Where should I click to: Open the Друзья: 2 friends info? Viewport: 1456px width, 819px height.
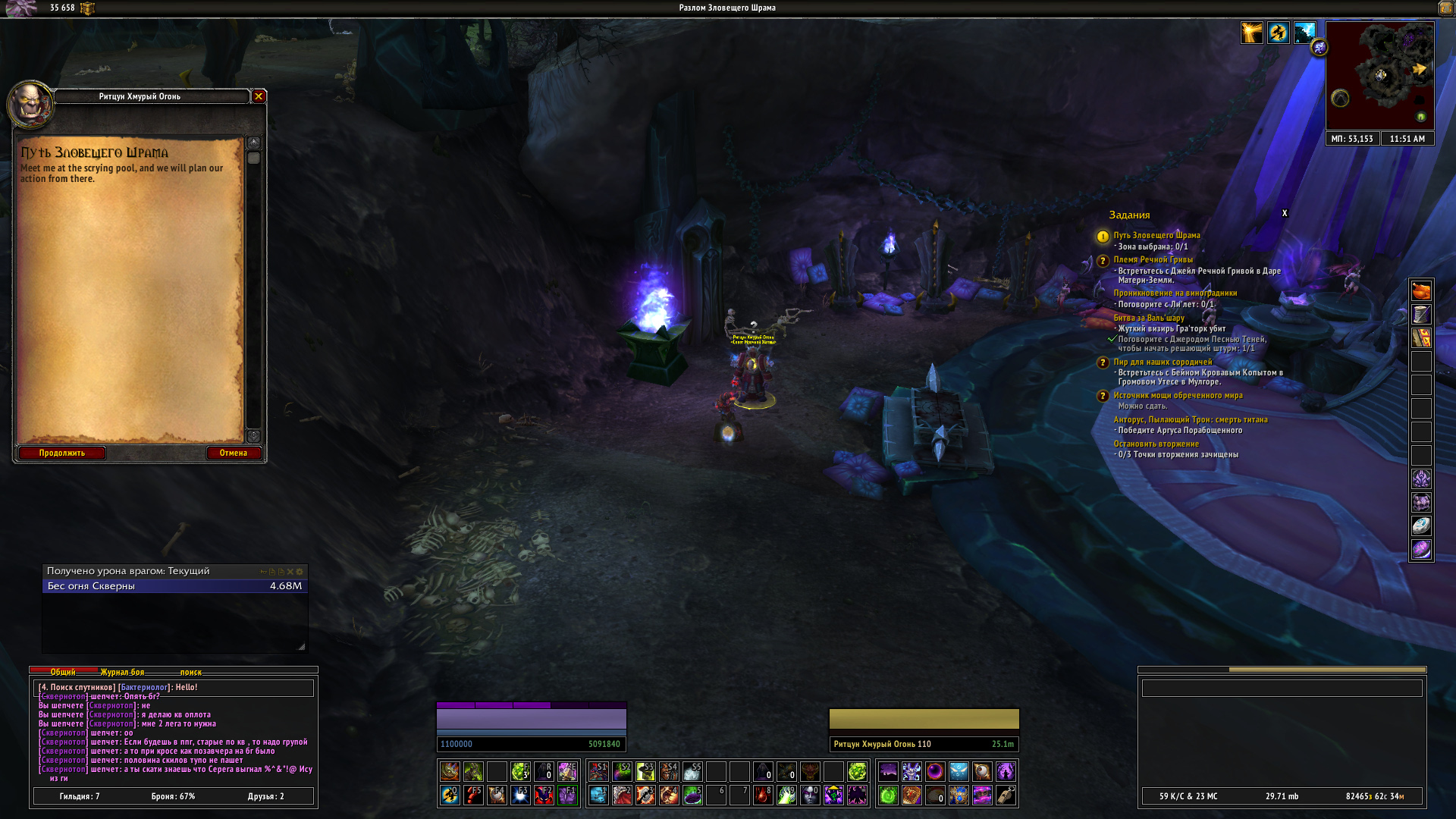coord(265,796)
